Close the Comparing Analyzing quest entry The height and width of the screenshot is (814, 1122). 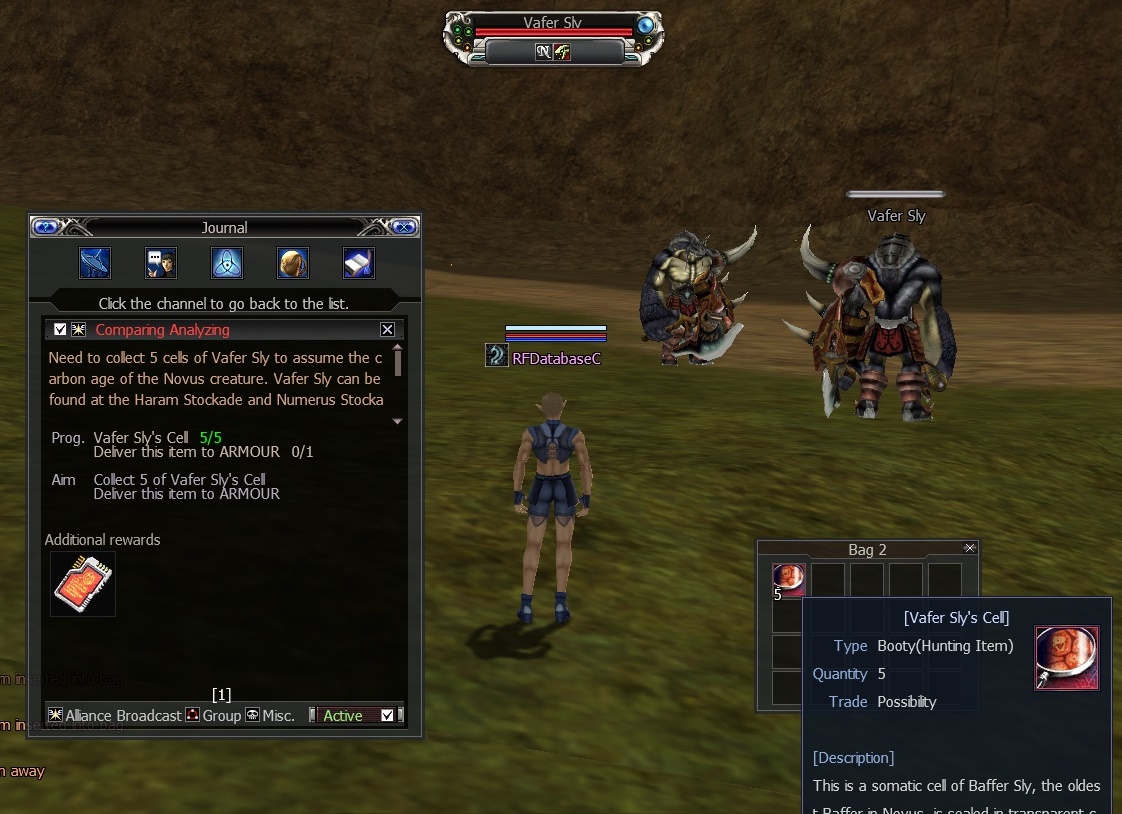pos(387,330)
